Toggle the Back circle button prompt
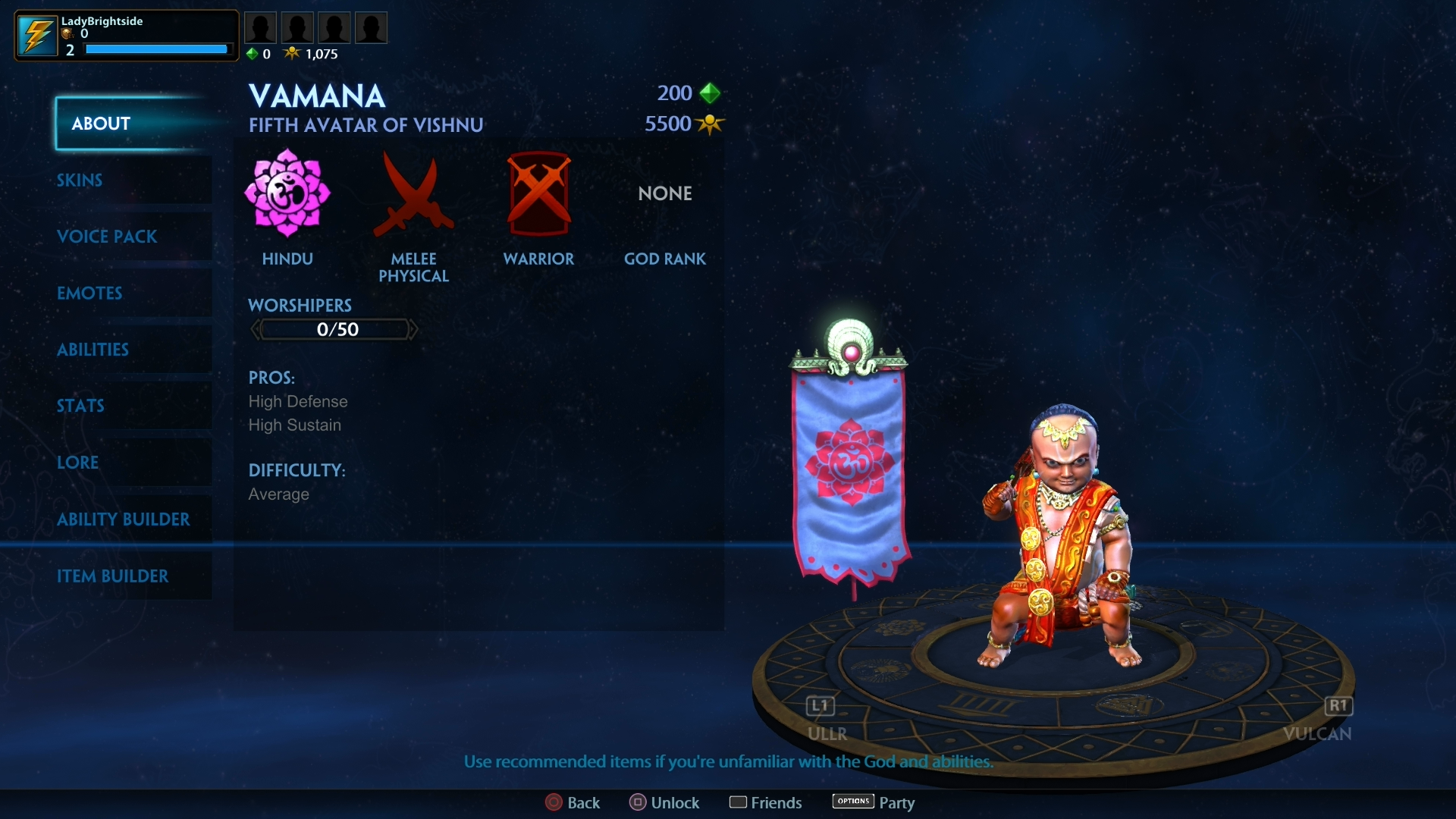The width and height of the screenshot is (1456, 819). click(553, 802)
